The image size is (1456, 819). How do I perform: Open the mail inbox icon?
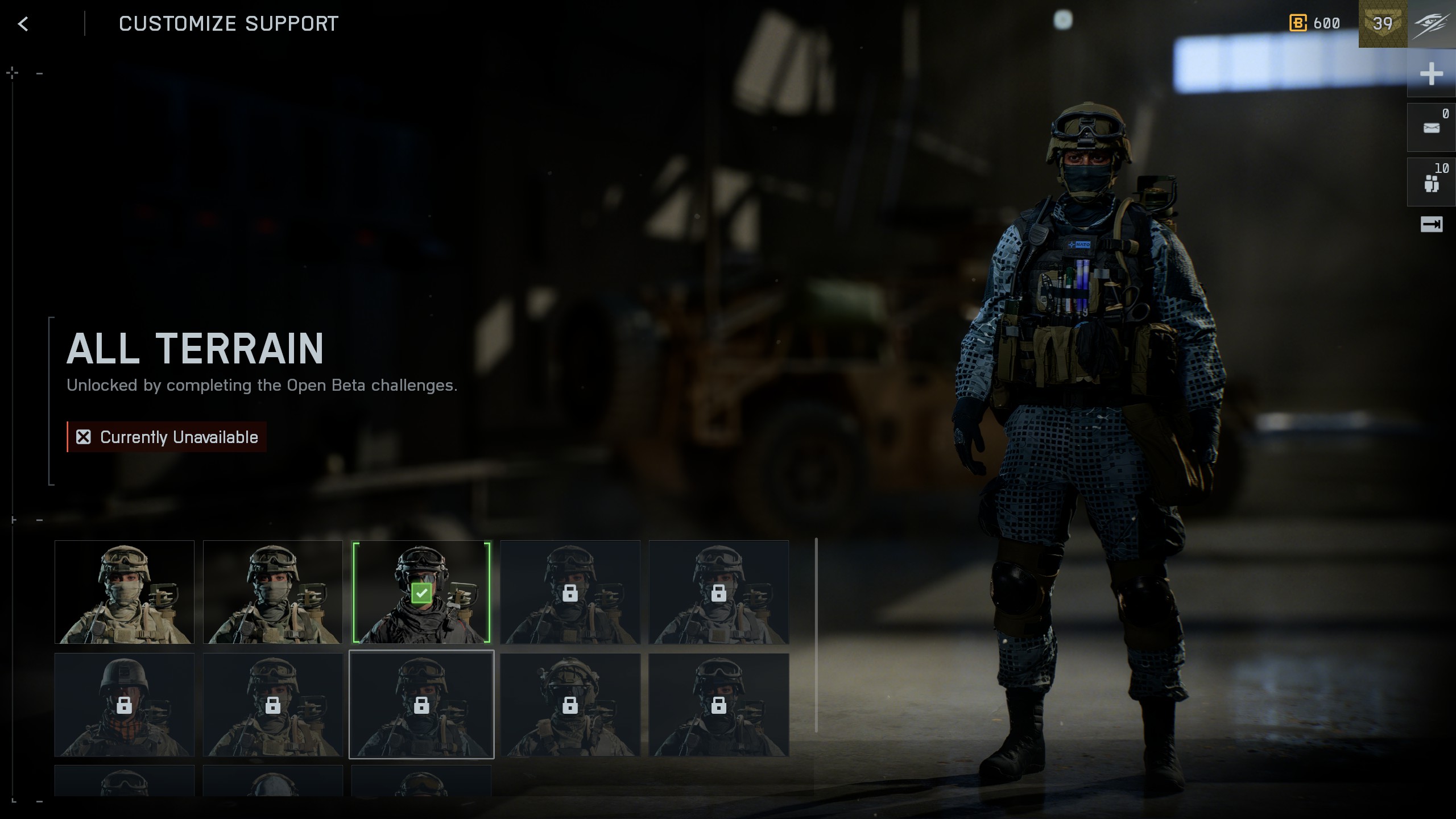(1431, 128)
